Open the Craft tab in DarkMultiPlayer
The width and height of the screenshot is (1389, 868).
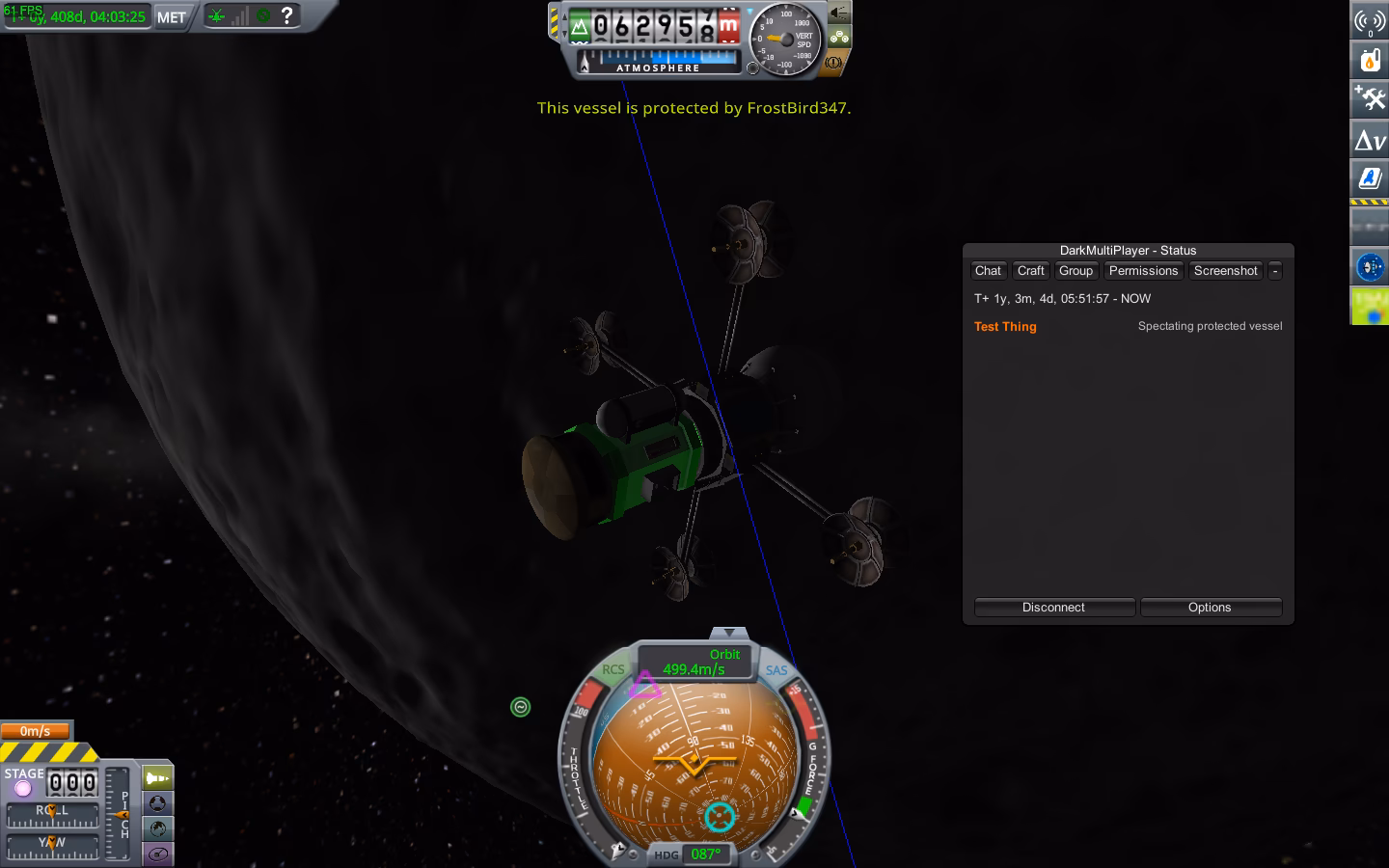click(1030, 271)
